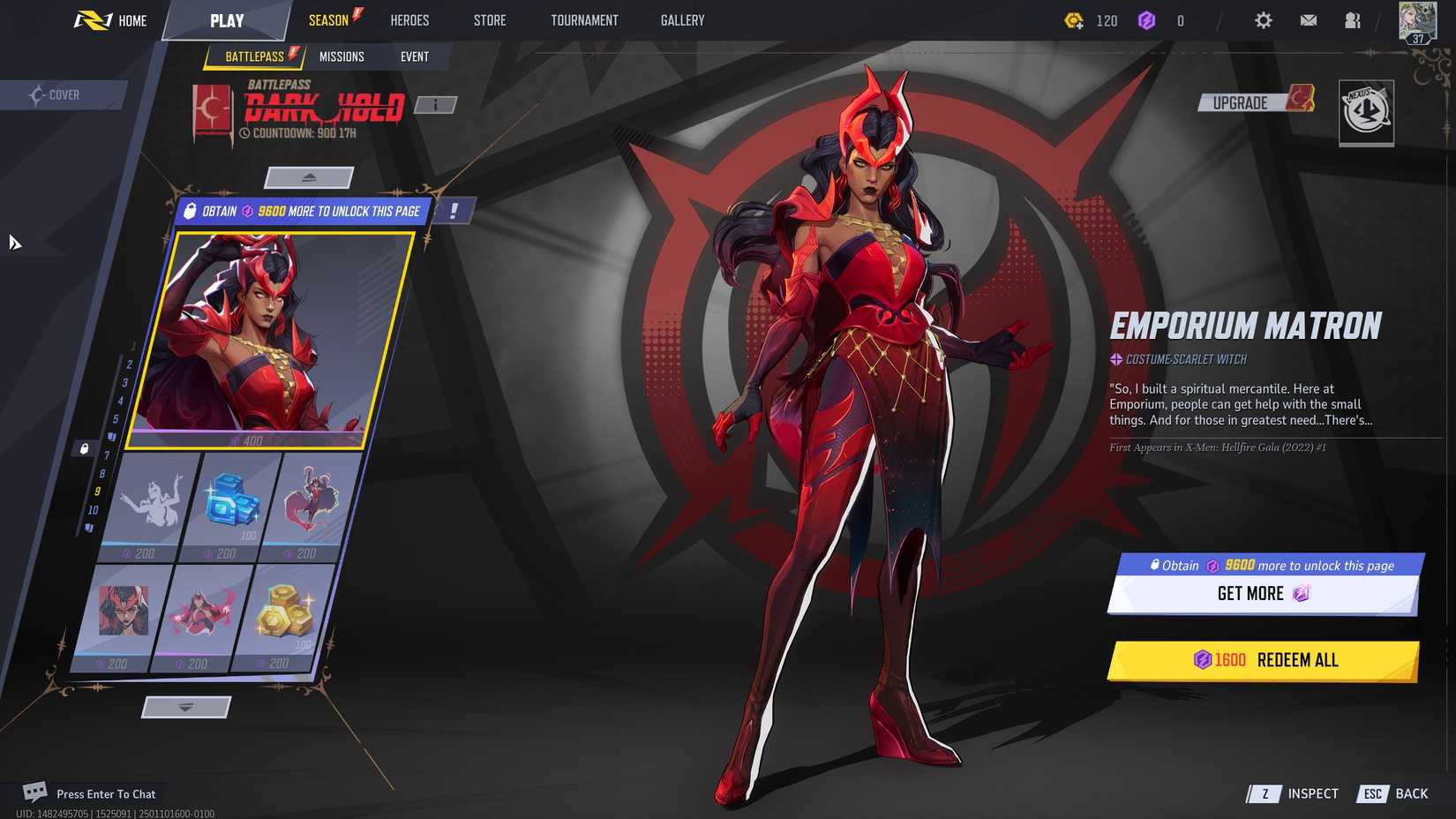Open the HEROES menu

point(409,19)
